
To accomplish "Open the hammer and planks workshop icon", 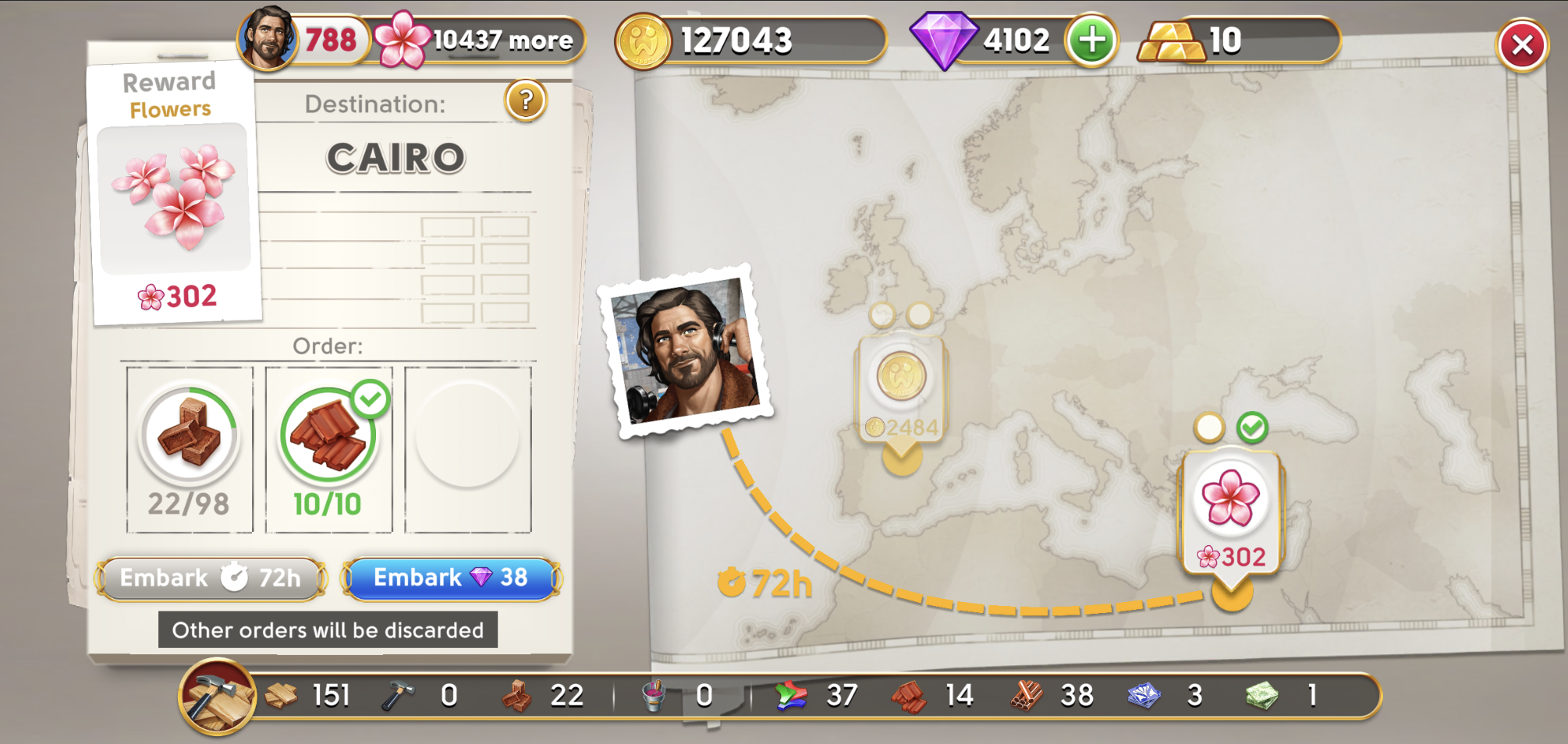I will pyautogui.click(x=217, y=696).
